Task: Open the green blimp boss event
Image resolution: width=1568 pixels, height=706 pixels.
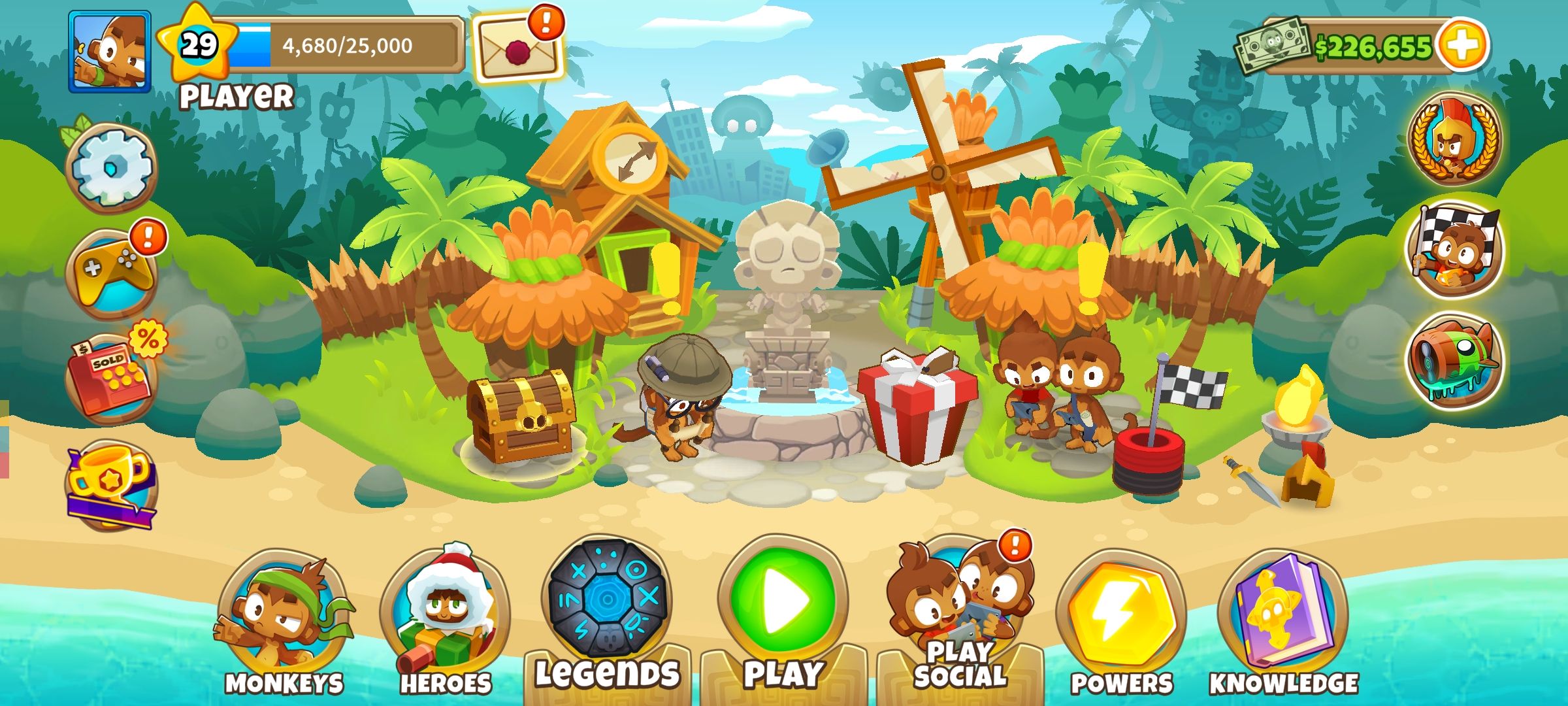Action: coord(1454,361)
